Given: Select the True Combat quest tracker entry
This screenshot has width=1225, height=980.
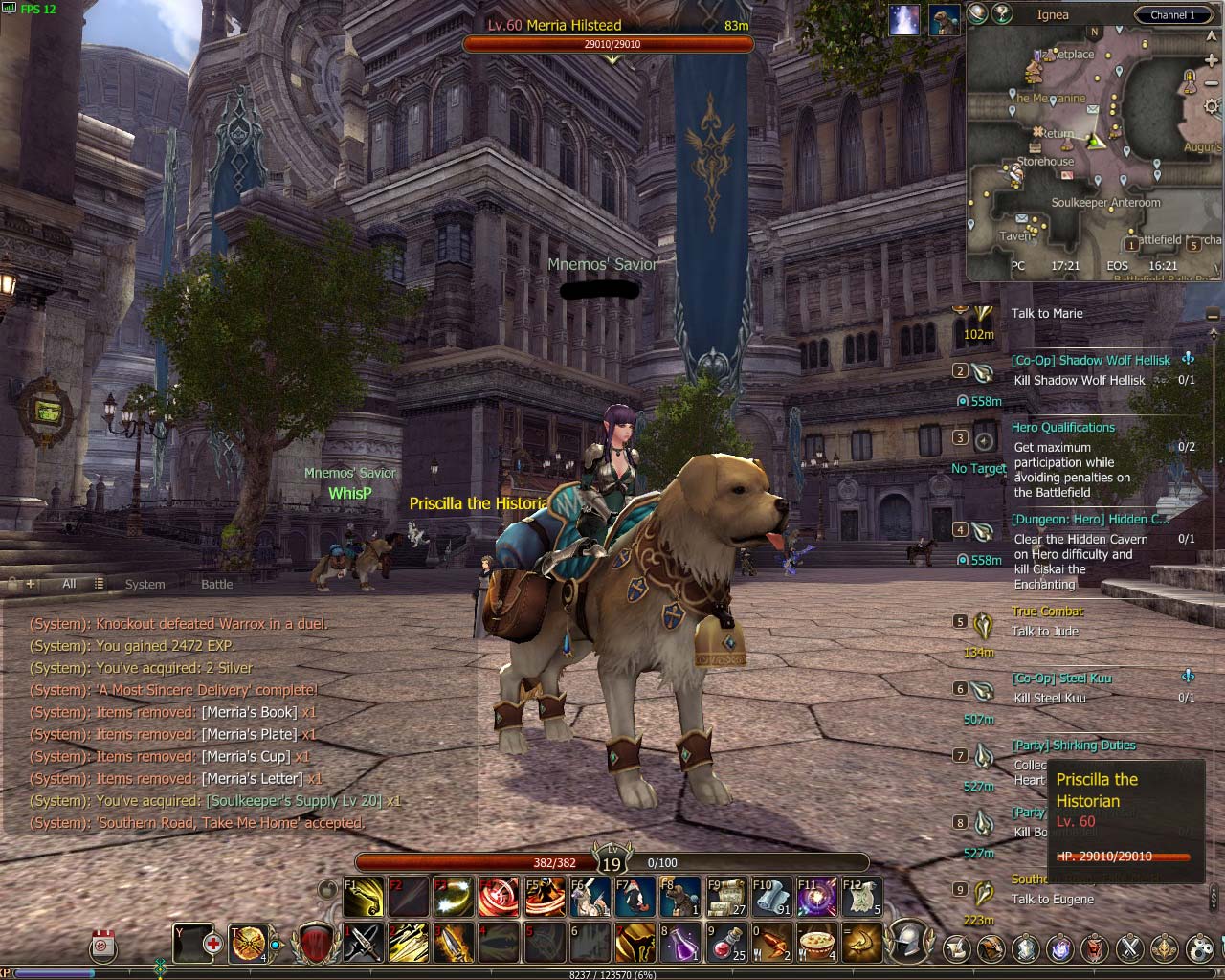Looking at the screenshot, I should [x=1047, y=612].
